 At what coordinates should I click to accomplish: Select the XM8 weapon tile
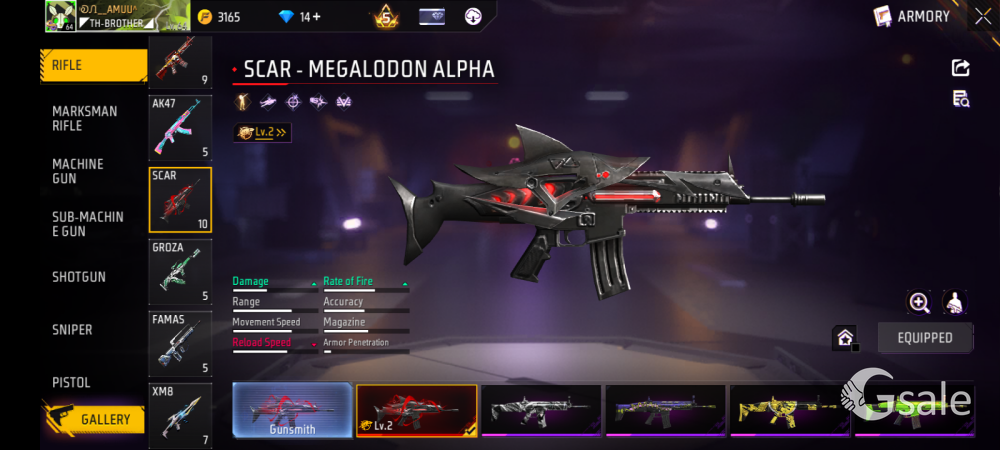point(180,414)
